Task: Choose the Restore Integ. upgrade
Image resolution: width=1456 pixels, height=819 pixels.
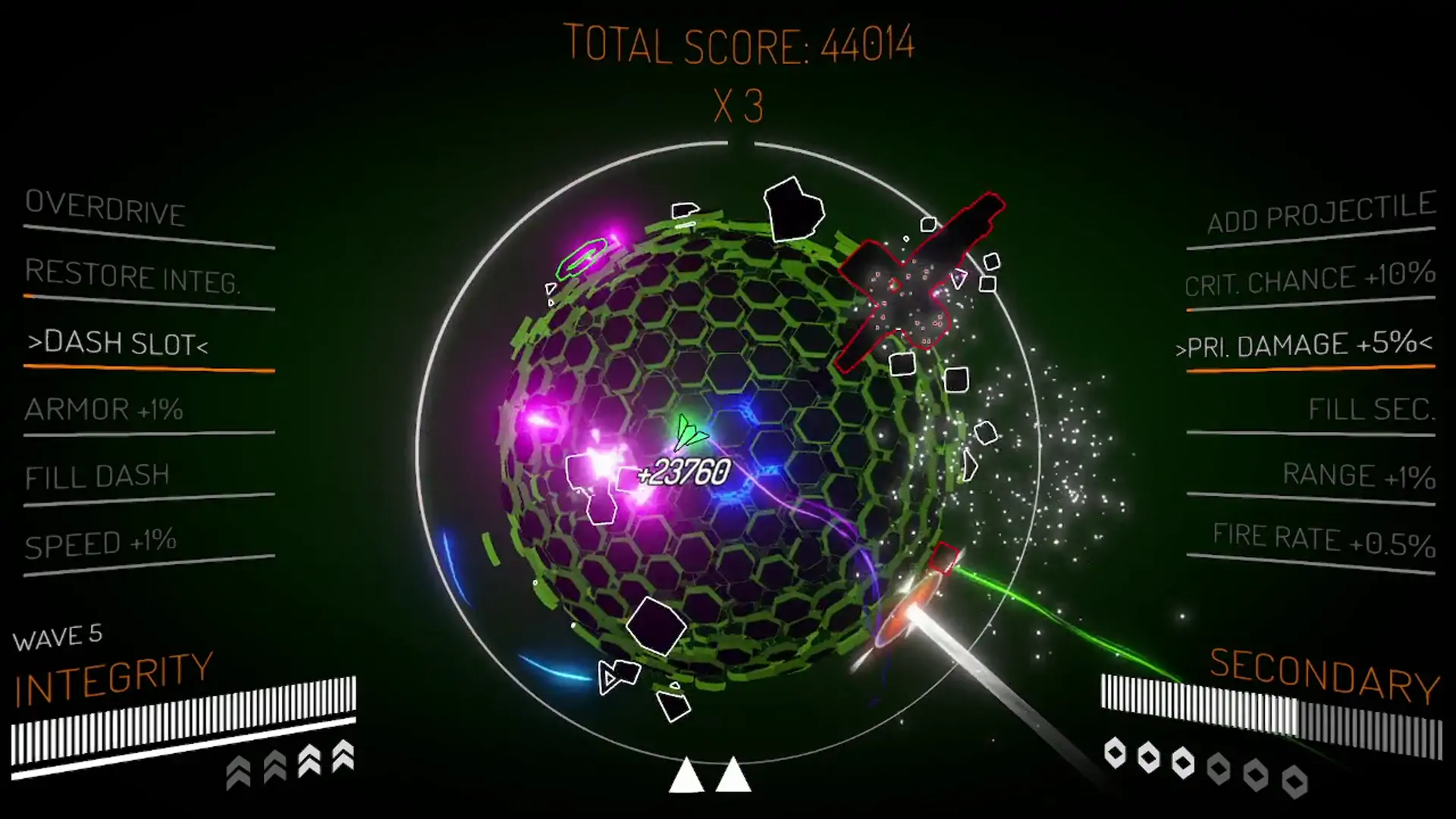Action: coord(133,276)
